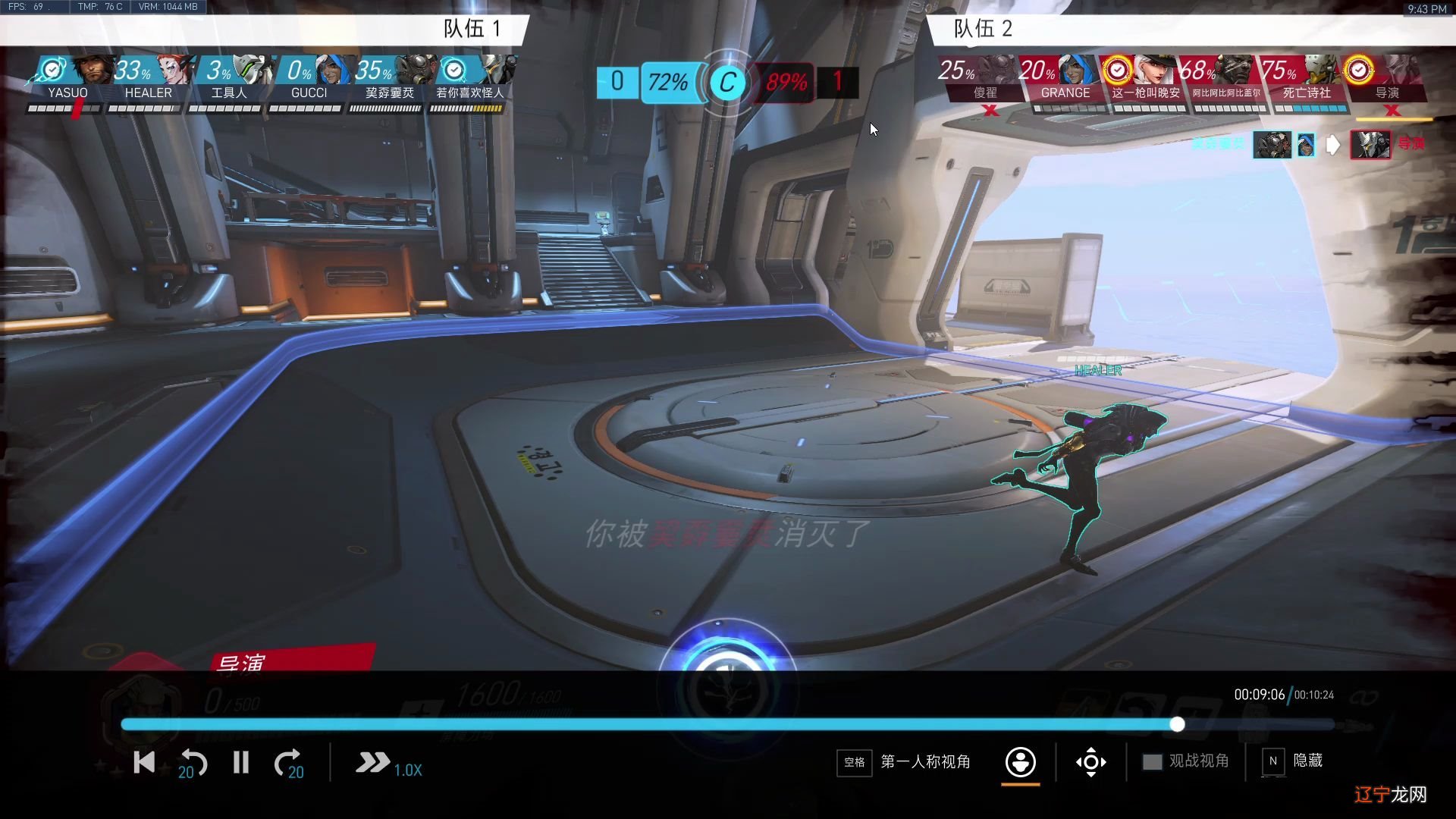Viewport: 1456px width, 819px height.
Task: Pause the replay playback
Action: coord(241,762)
